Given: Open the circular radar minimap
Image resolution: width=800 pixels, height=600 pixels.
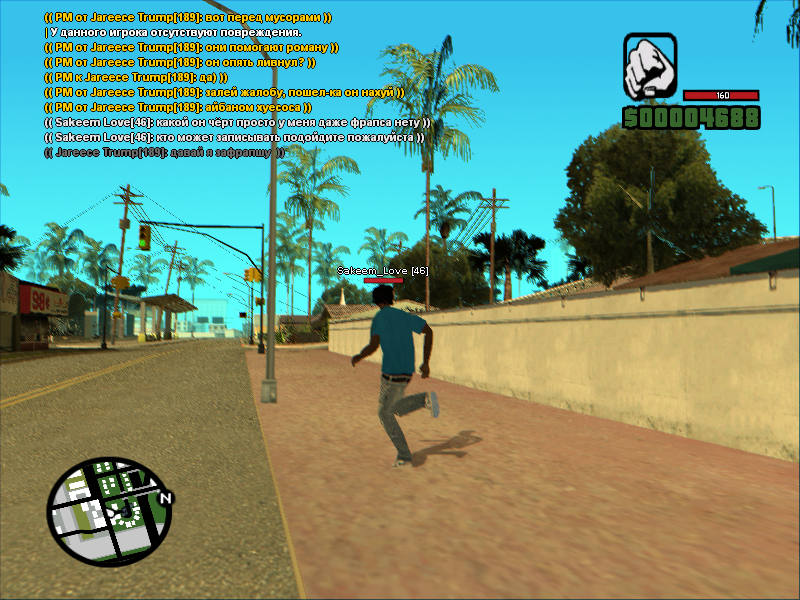Looking at the screenshot, I should 109,511.
